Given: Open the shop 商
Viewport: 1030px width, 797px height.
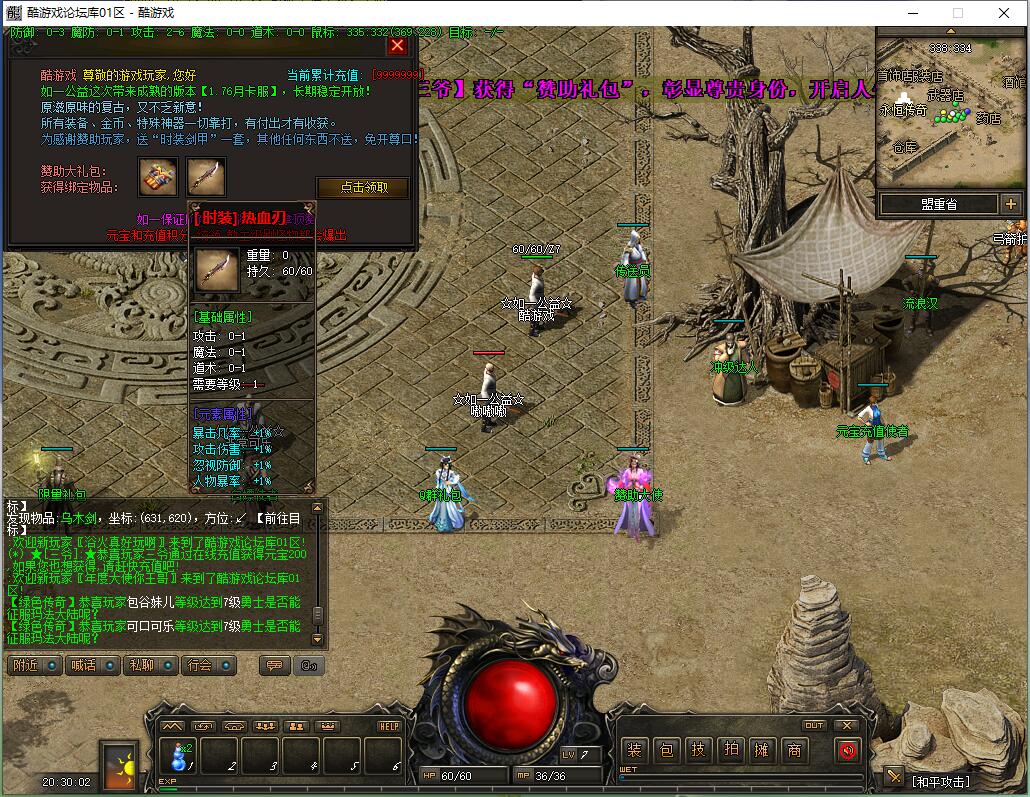Looking at the screenshot, I should (x=794, y=750).
